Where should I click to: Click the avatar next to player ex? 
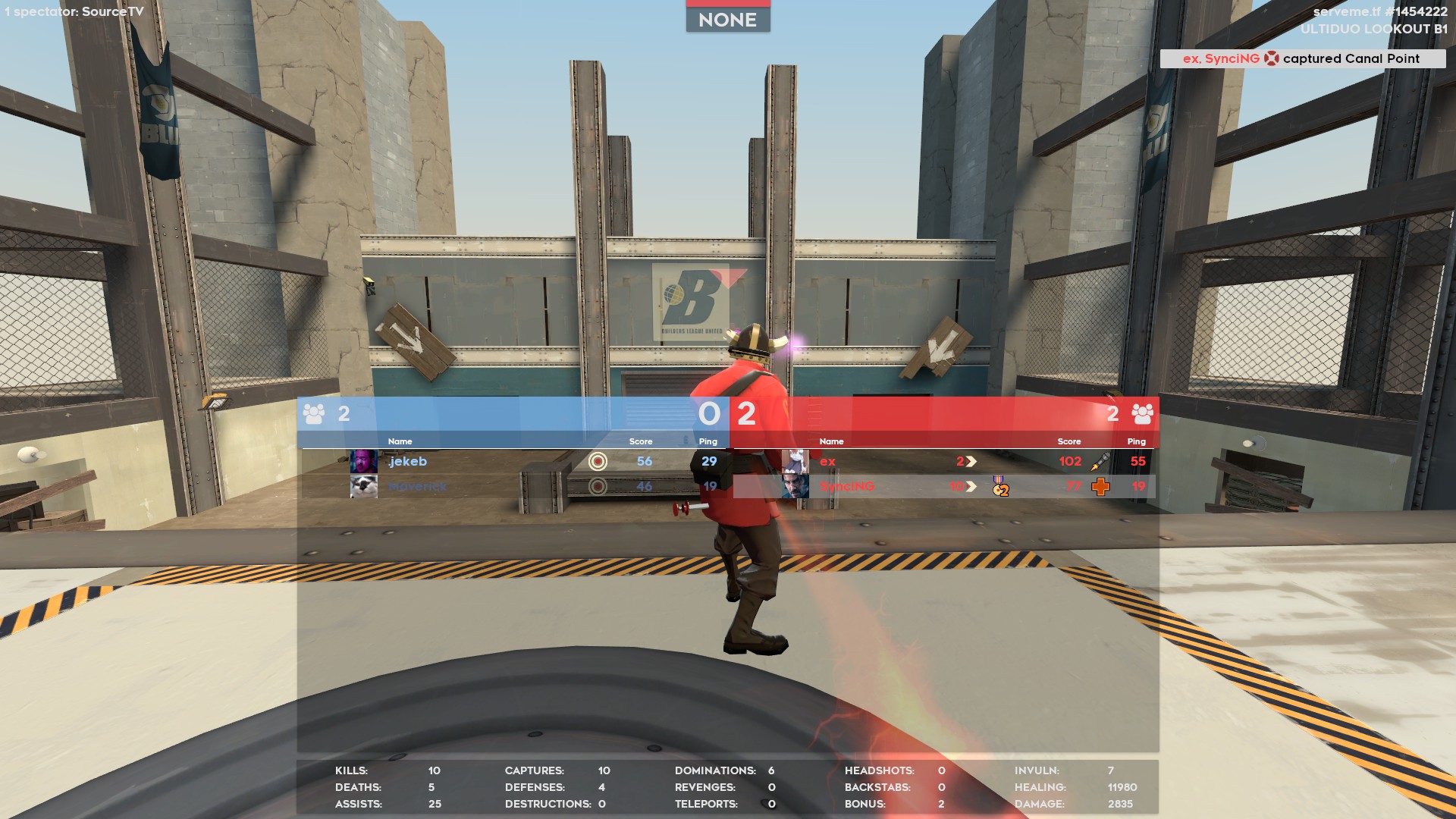click(795, 461)
